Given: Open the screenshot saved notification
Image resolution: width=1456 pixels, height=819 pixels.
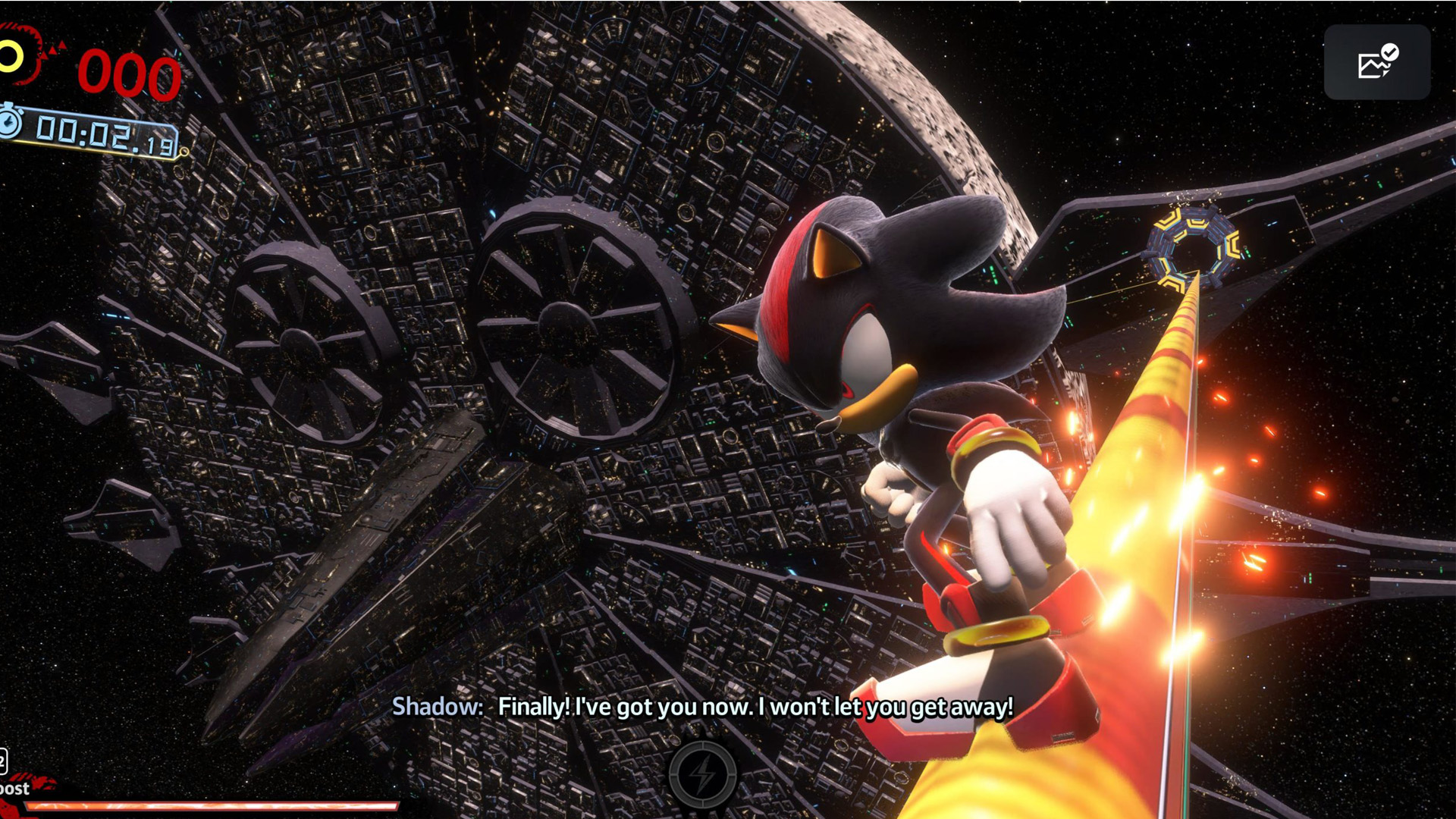Looking at the screenshot, I should click(x=1377, y=62).
